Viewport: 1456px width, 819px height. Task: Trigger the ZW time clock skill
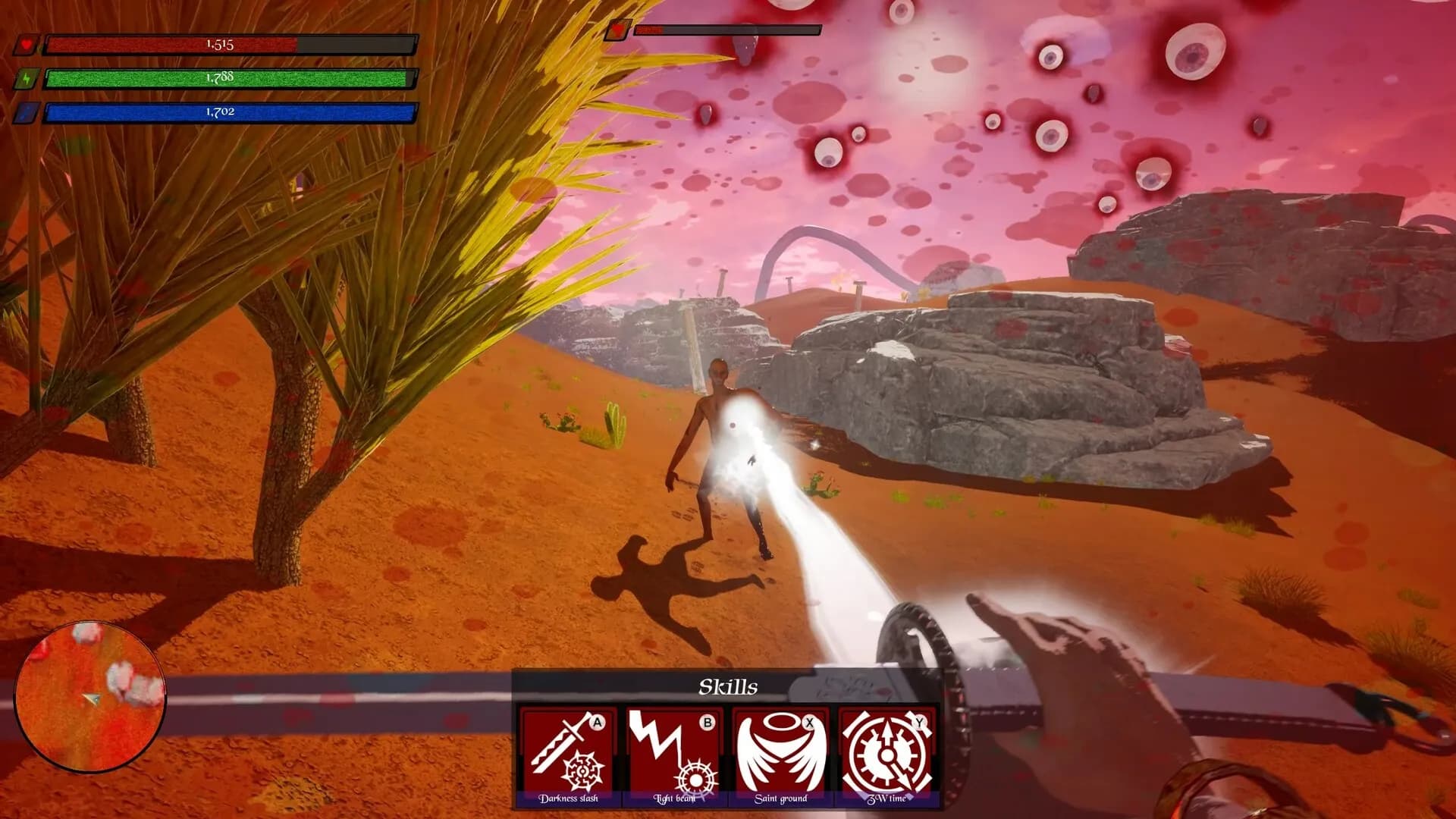point(886,753)
